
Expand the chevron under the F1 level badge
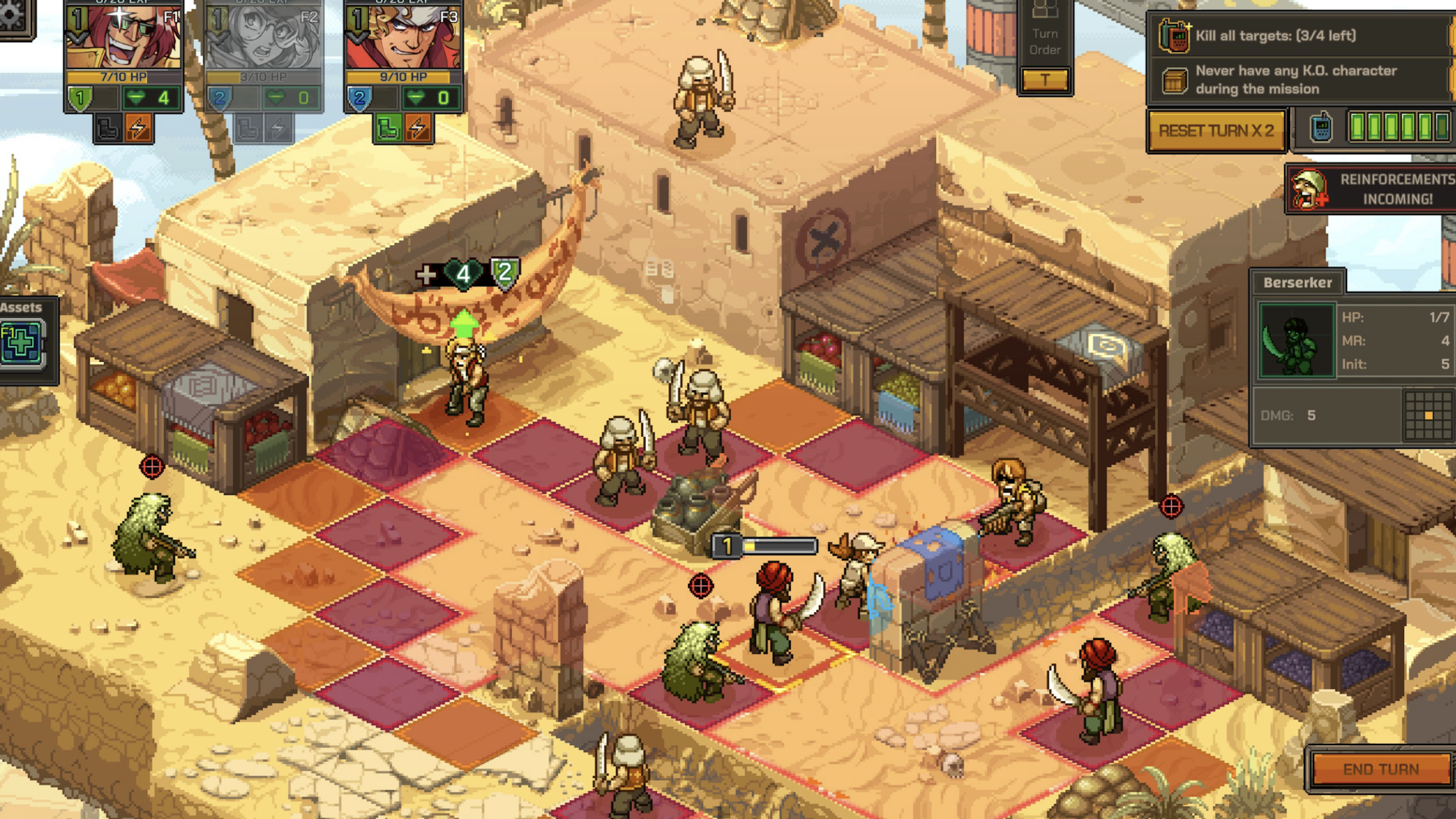78,38
